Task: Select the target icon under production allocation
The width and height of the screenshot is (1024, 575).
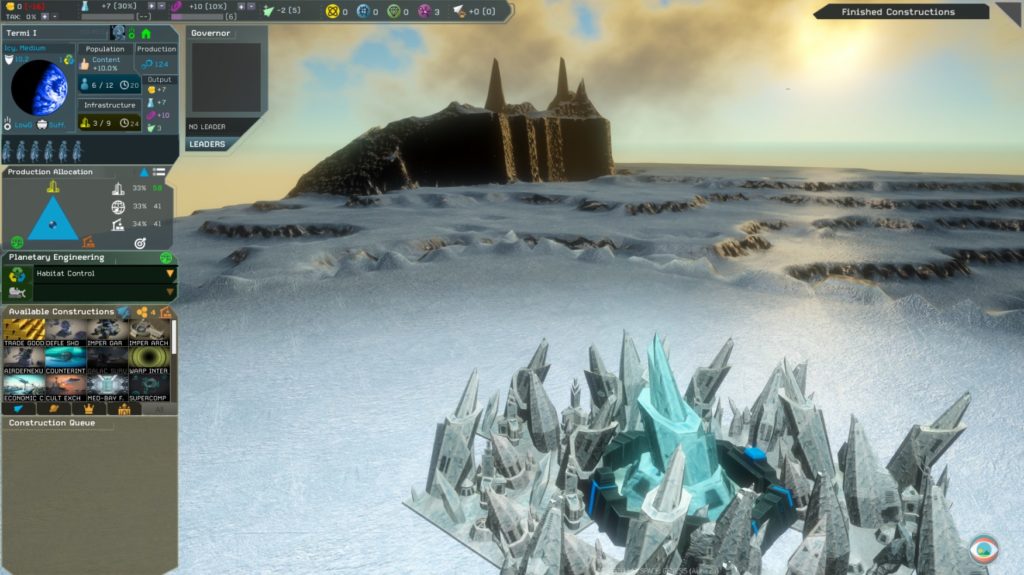Action: click(x=140, y=242)
